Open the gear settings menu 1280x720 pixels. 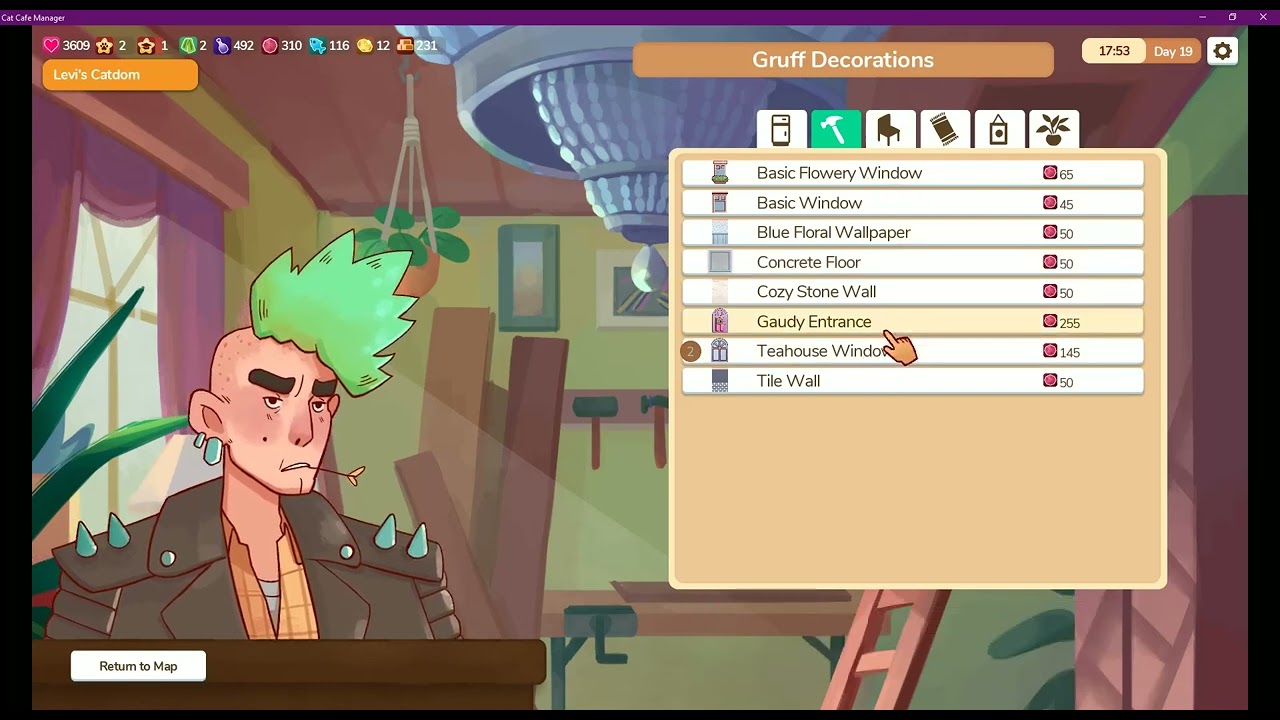click(x=1222, y=51)
